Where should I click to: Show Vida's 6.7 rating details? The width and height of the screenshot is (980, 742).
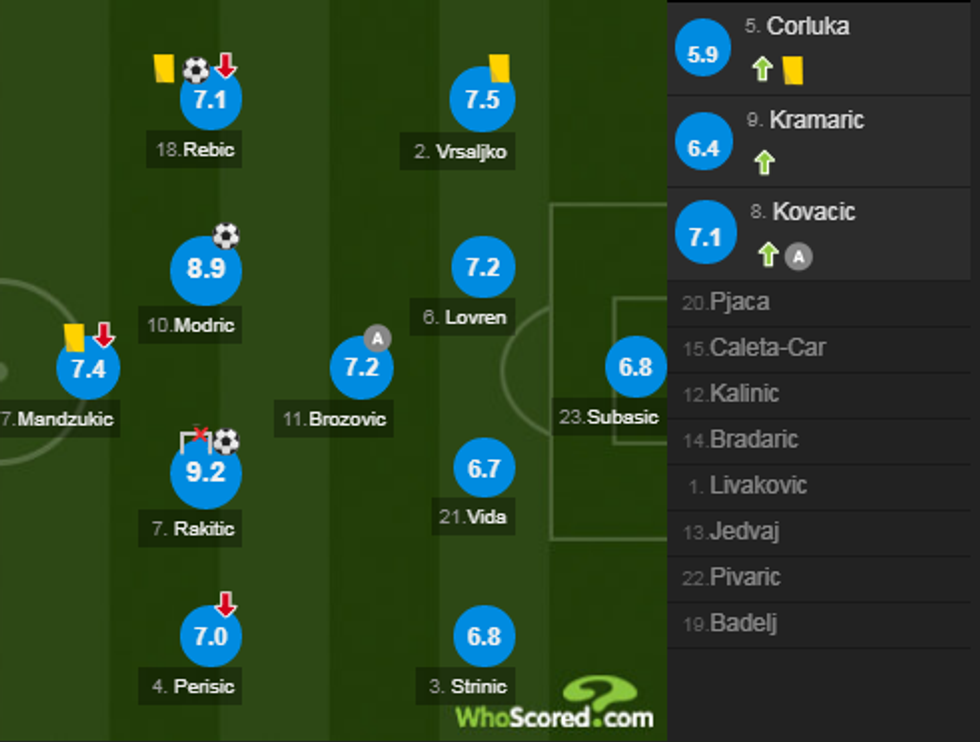click(x=484, y=468)
